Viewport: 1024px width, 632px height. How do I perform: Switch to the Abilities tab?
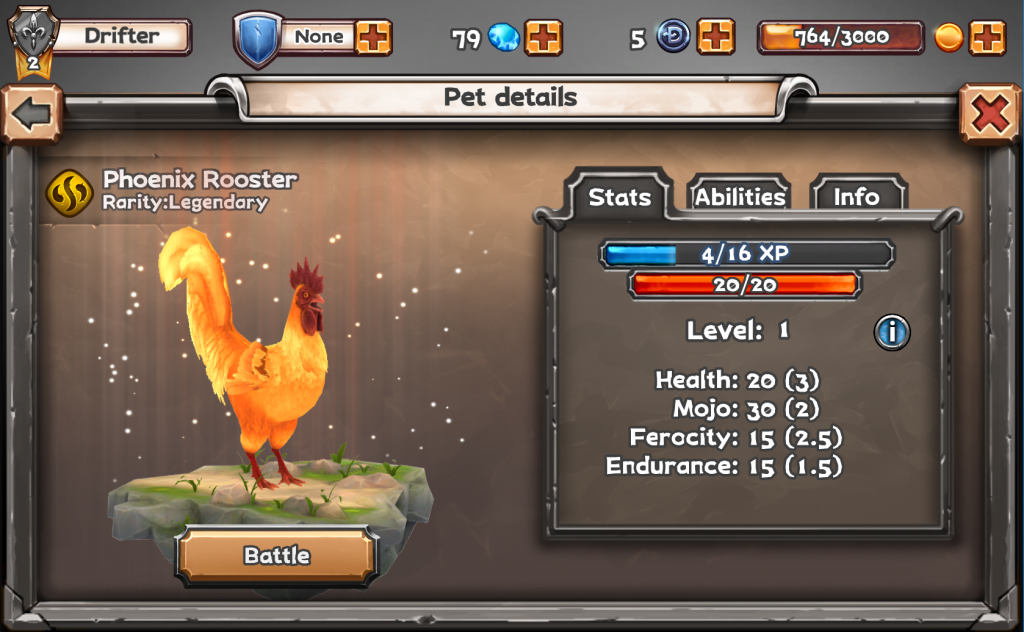tap(739, 197)
